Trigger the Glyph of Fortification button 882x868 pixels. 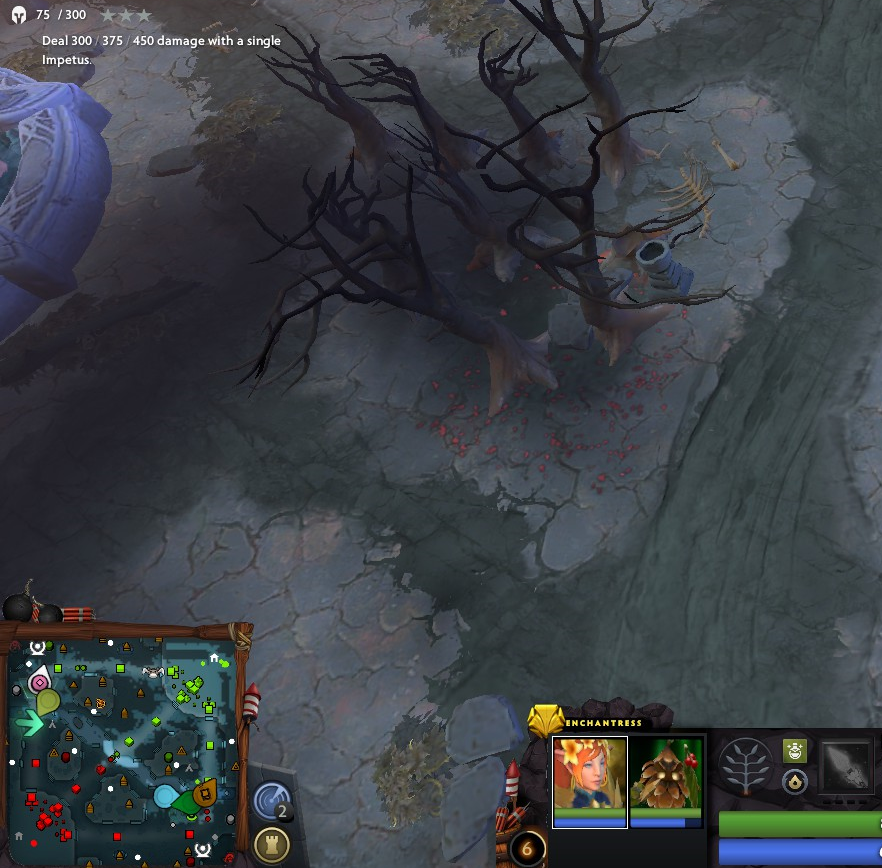[272, 845]
